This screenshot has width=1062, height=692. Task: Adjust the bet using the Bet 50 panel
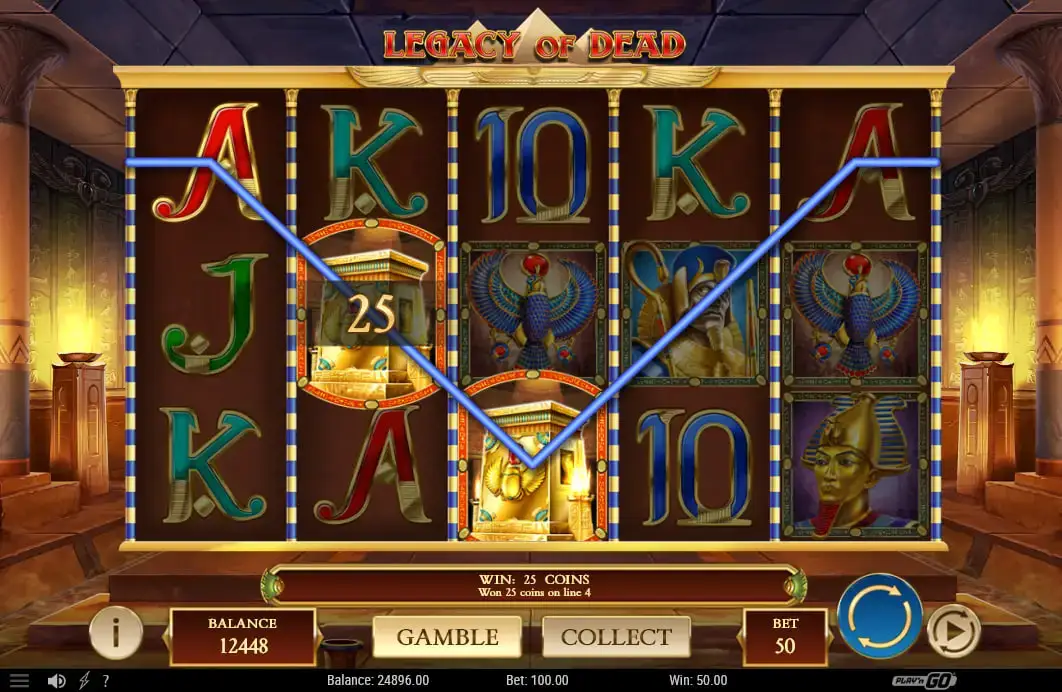point(785,636)
